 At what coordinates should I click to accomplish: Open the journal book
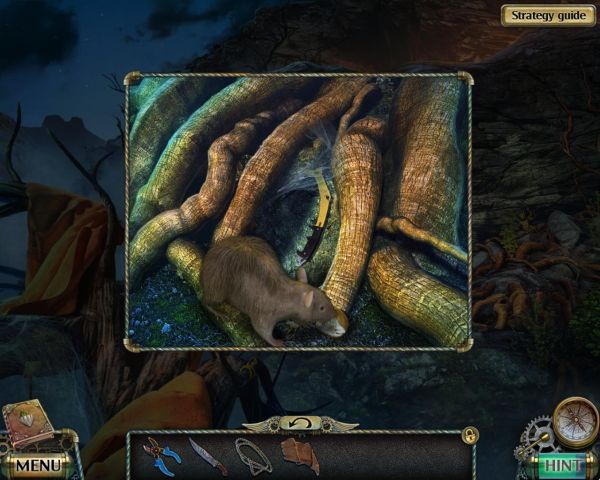pyautogui.click(x=27, y=424)
